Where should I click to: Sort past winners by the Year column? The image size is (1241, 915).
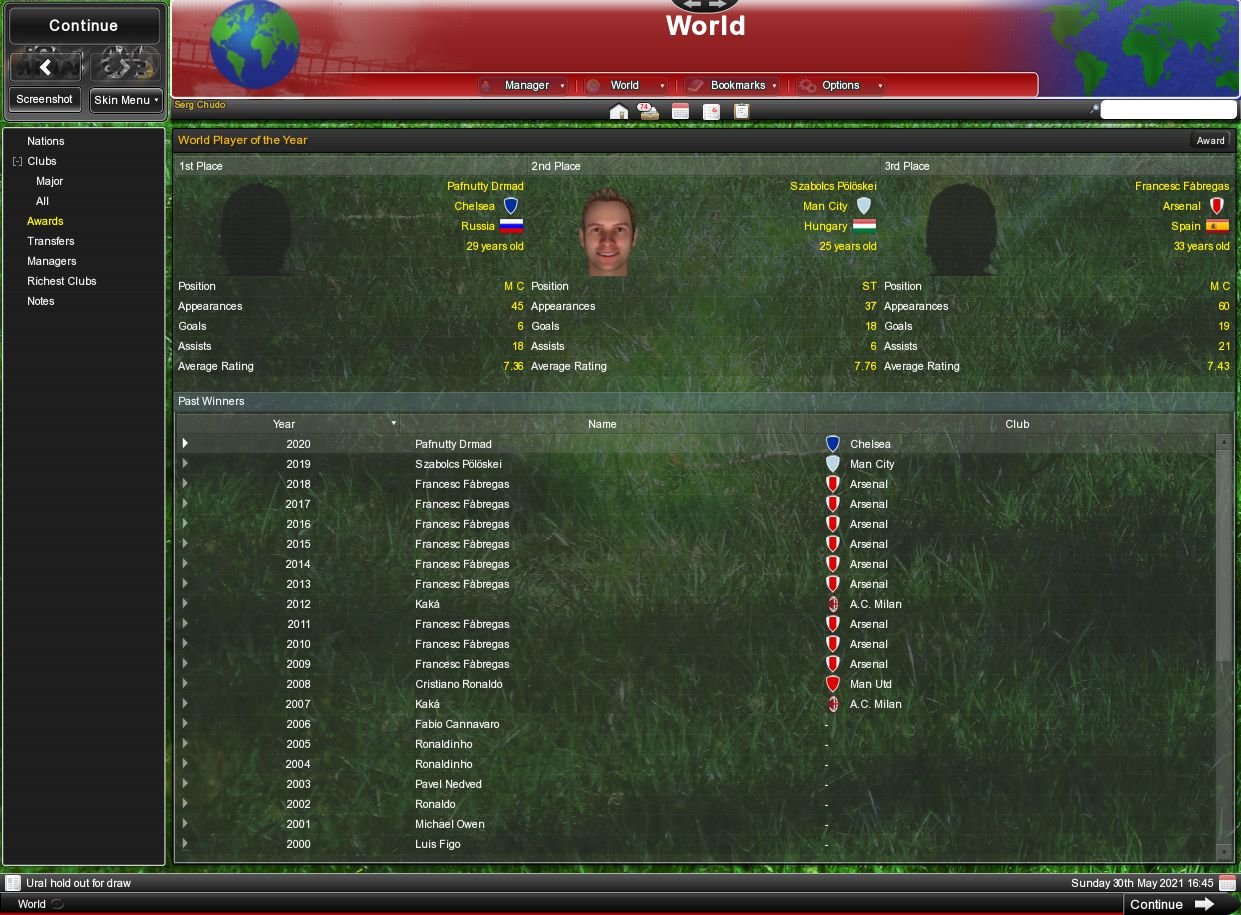click(285, 424)
